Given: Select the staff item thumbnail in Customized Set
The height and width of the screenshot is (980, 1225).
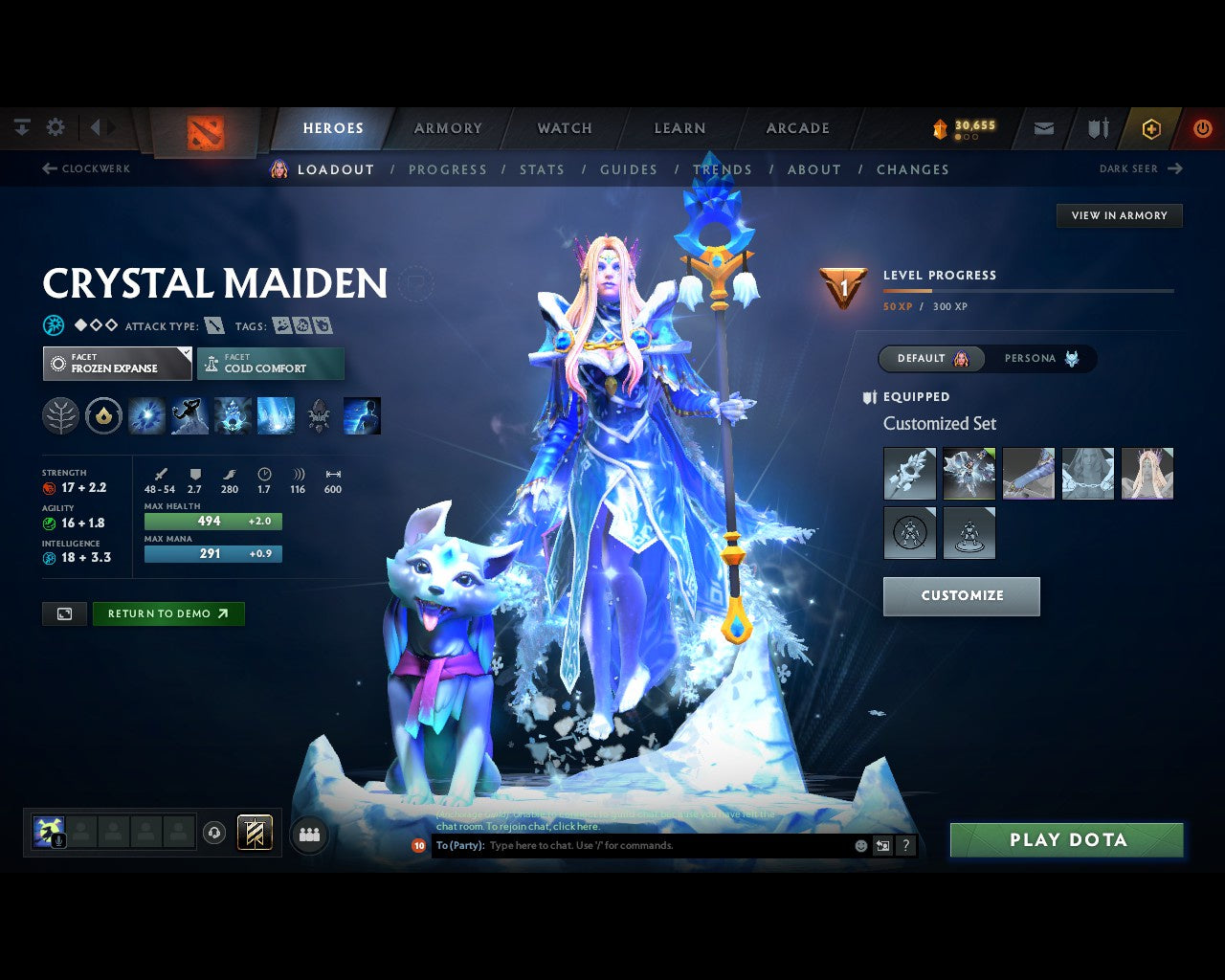Looking at the screenshot, I should coord(909,473).
